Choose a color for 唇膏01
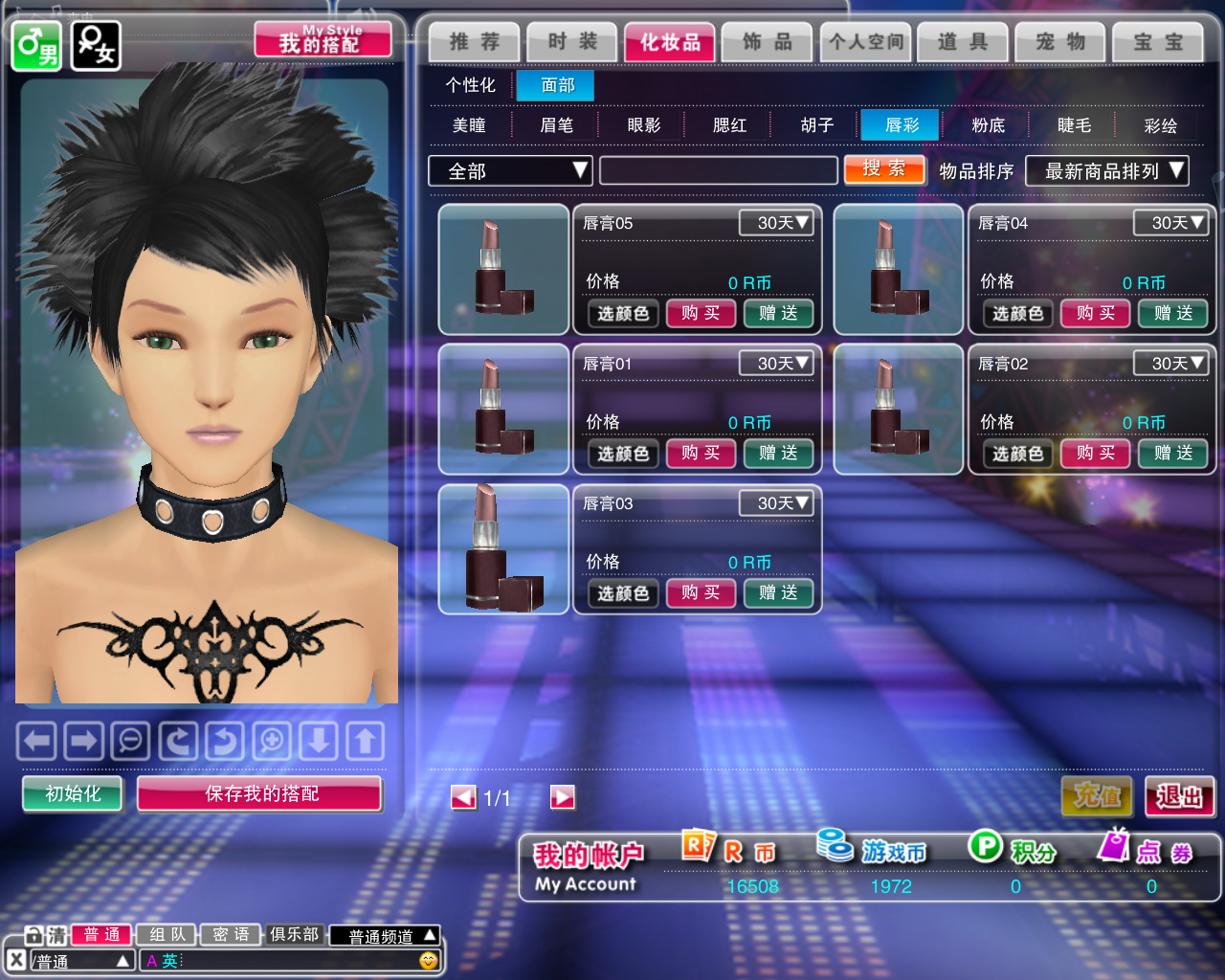Viewport: 1225px width, 980px height. pyautogui.click(x=623, y=454)
